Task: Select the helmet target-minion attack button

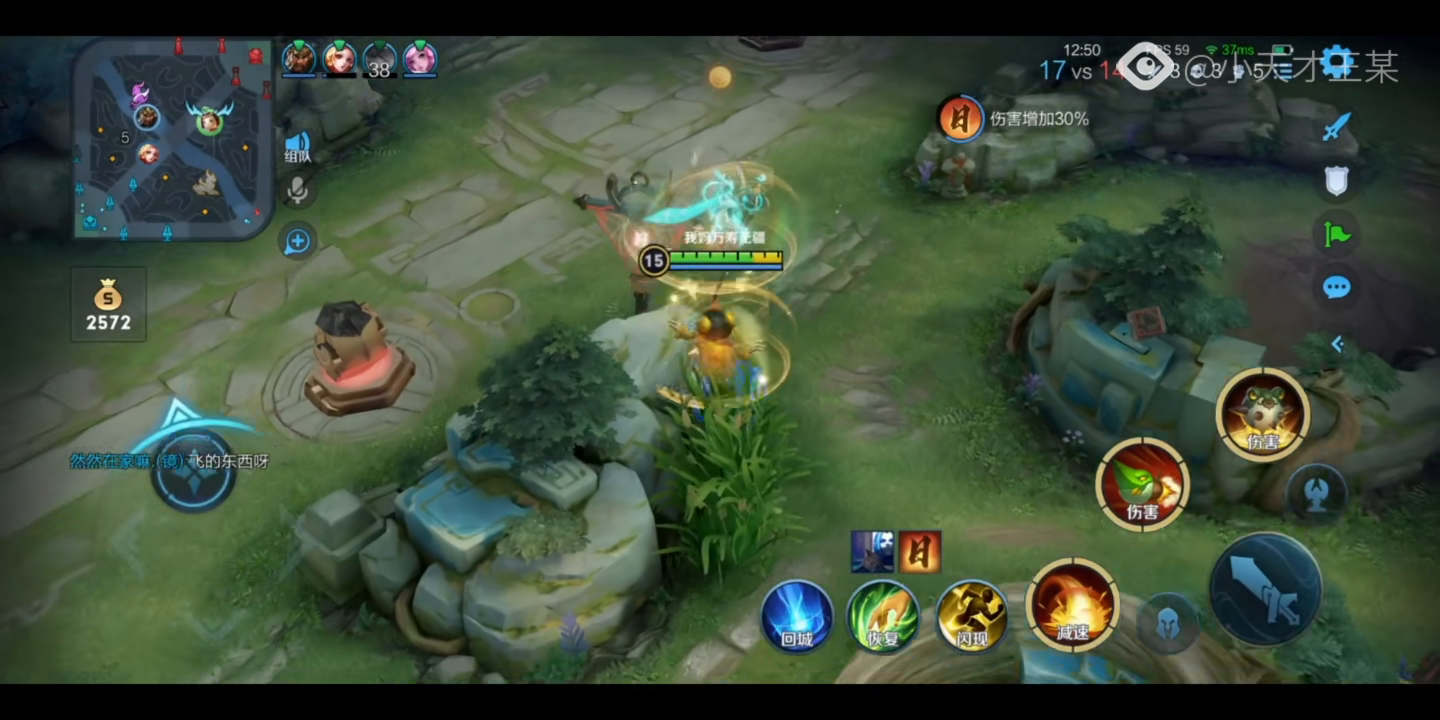Action: [x=1167, y=622]
